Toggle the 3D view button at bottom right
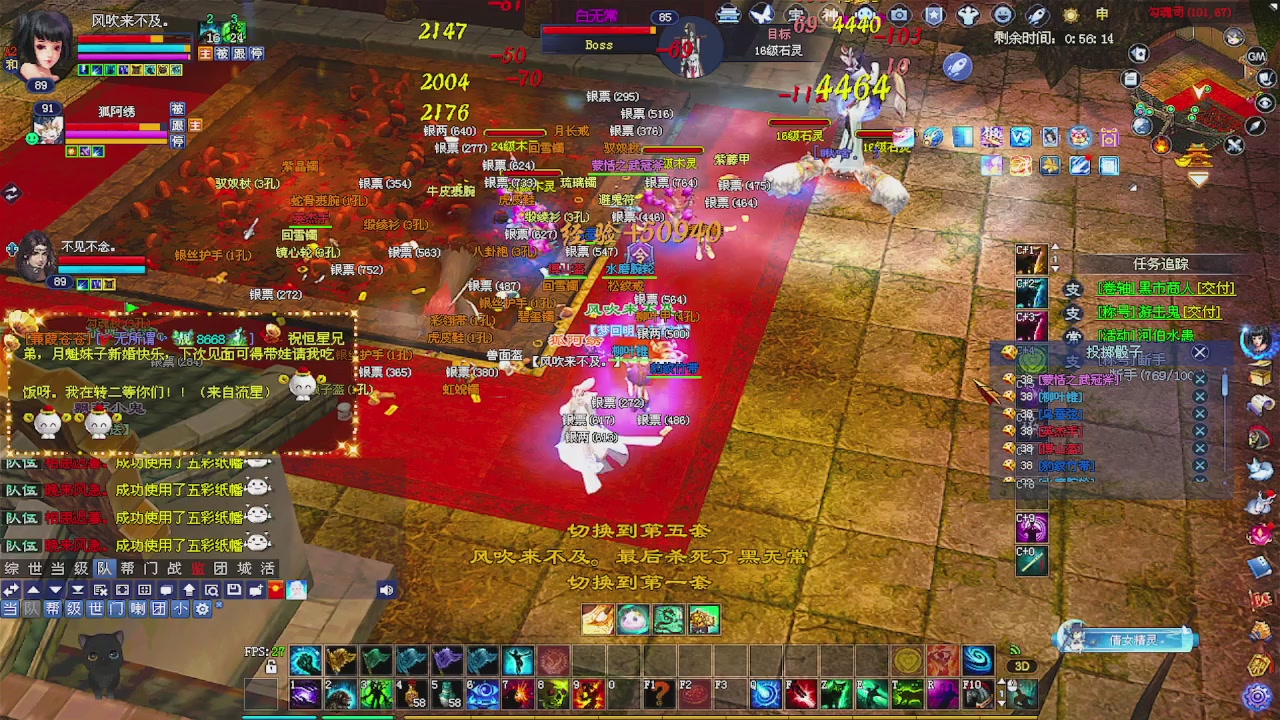1280x720 pixels. [x=1021, y=665]
